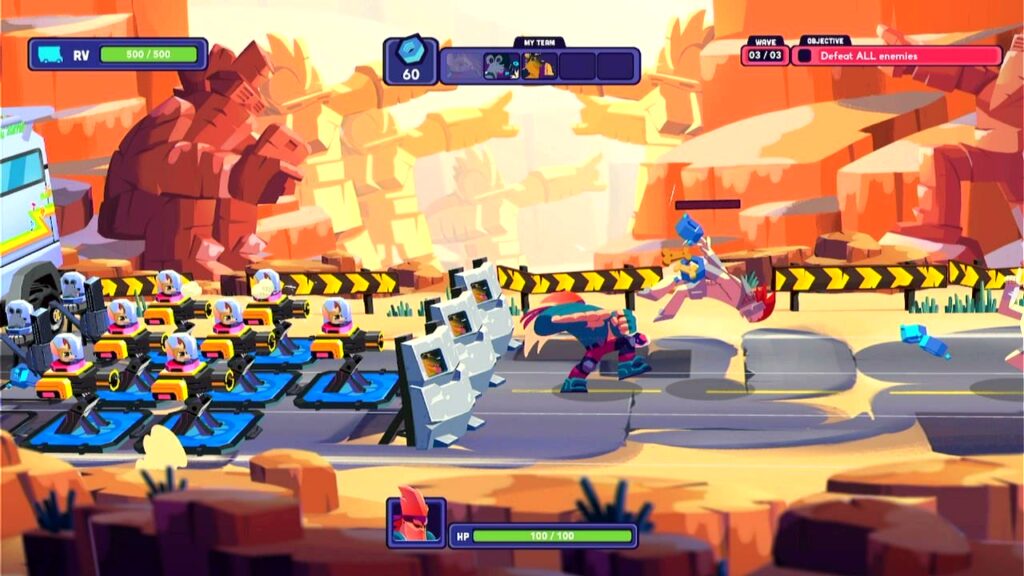Click the RV camper icon
1024x576 pixels.
(52, 55)
